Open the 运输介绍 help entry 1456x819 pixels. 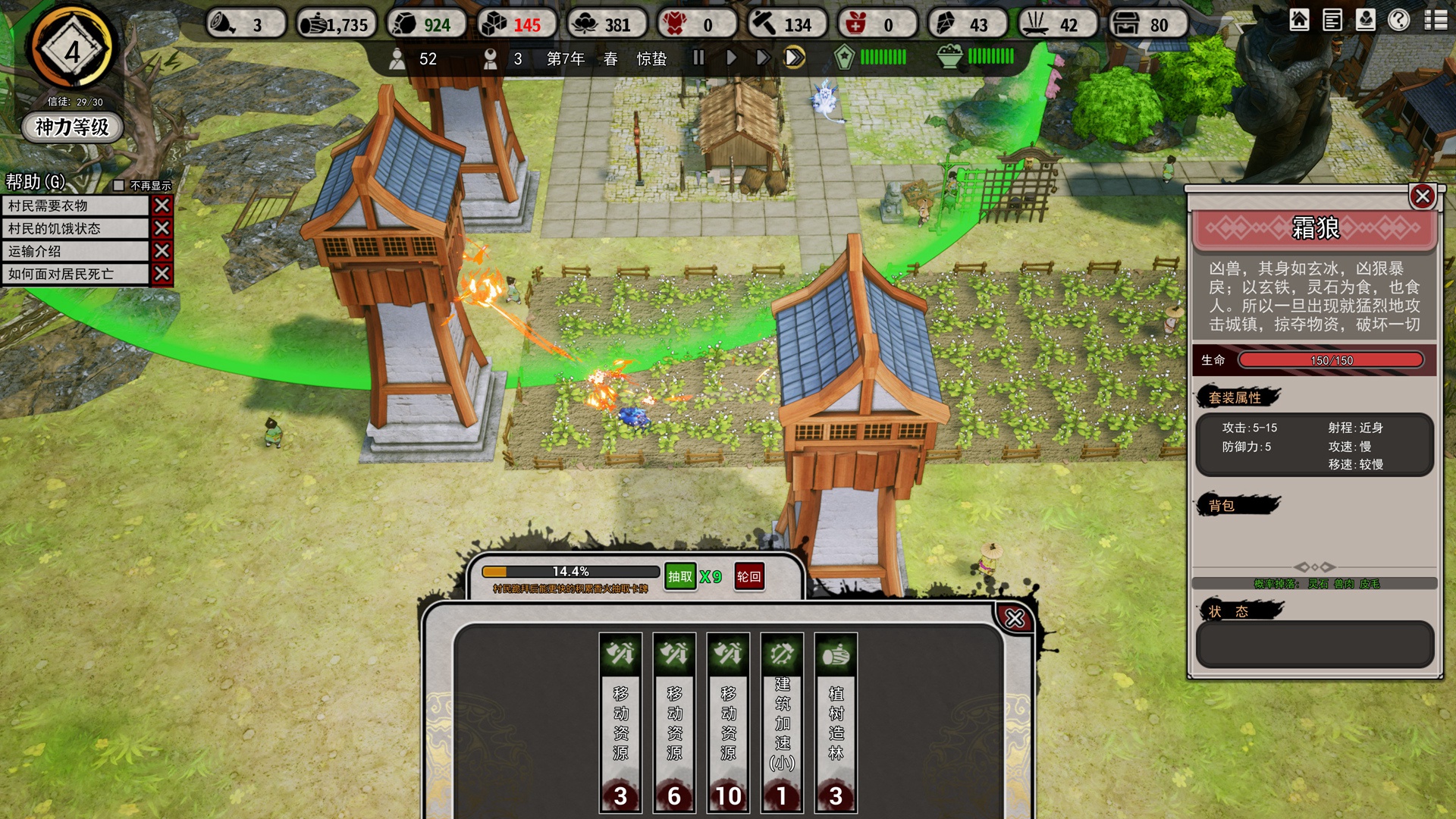pyautogui.click(x=76, y=251)
